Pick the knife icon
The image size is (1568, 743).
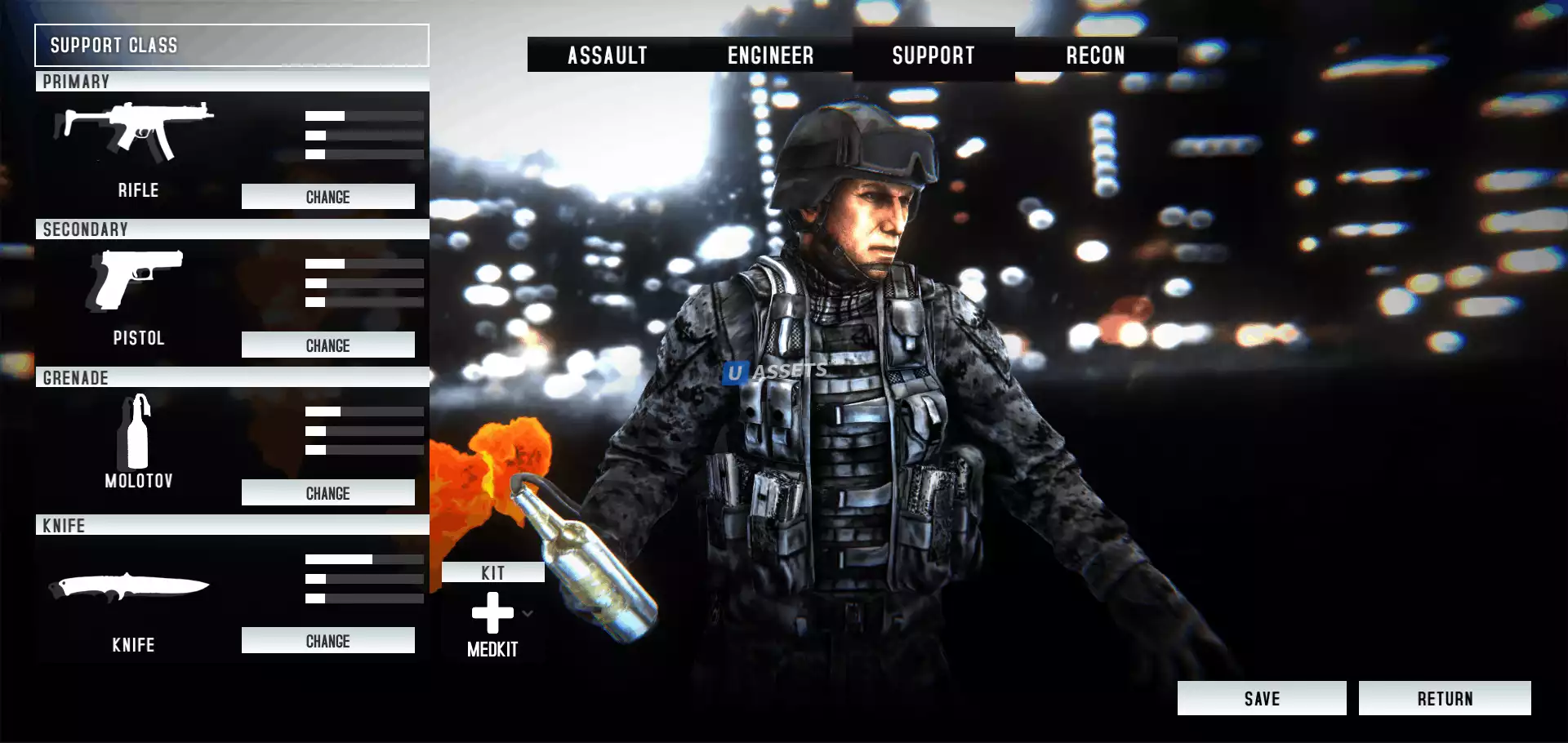point(131,586)
